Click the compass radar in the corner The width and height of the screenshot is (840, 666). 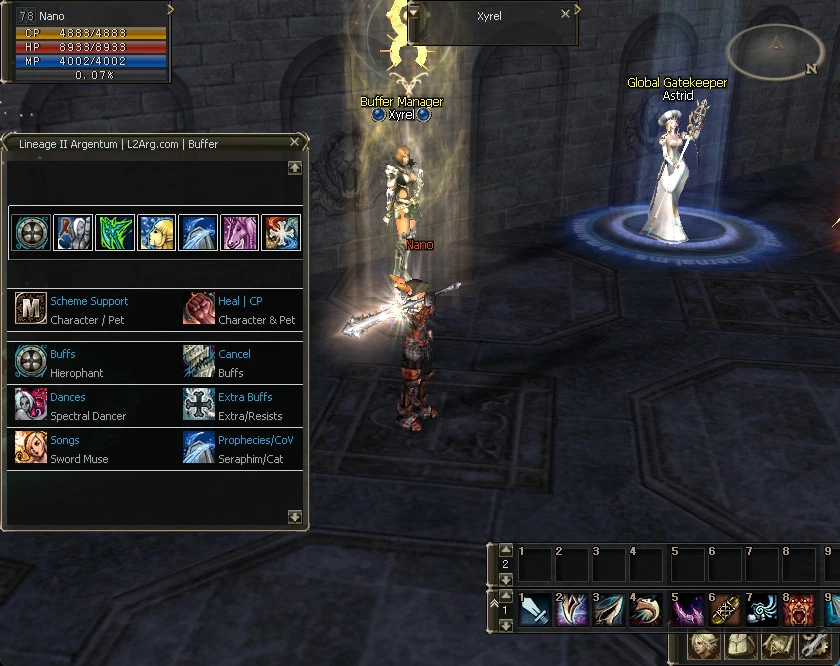coord(776,50)
